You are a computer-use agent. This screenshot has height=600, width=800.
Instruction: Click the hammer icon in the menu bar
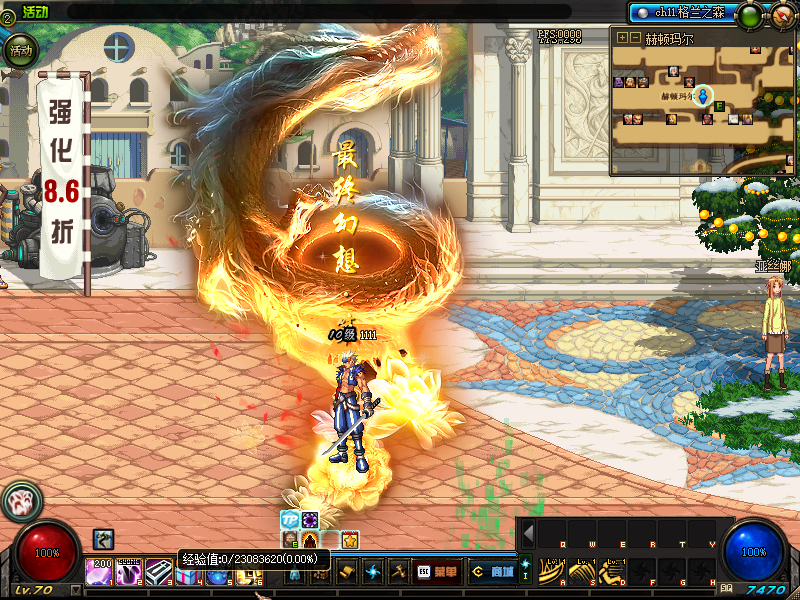(399, 572)
